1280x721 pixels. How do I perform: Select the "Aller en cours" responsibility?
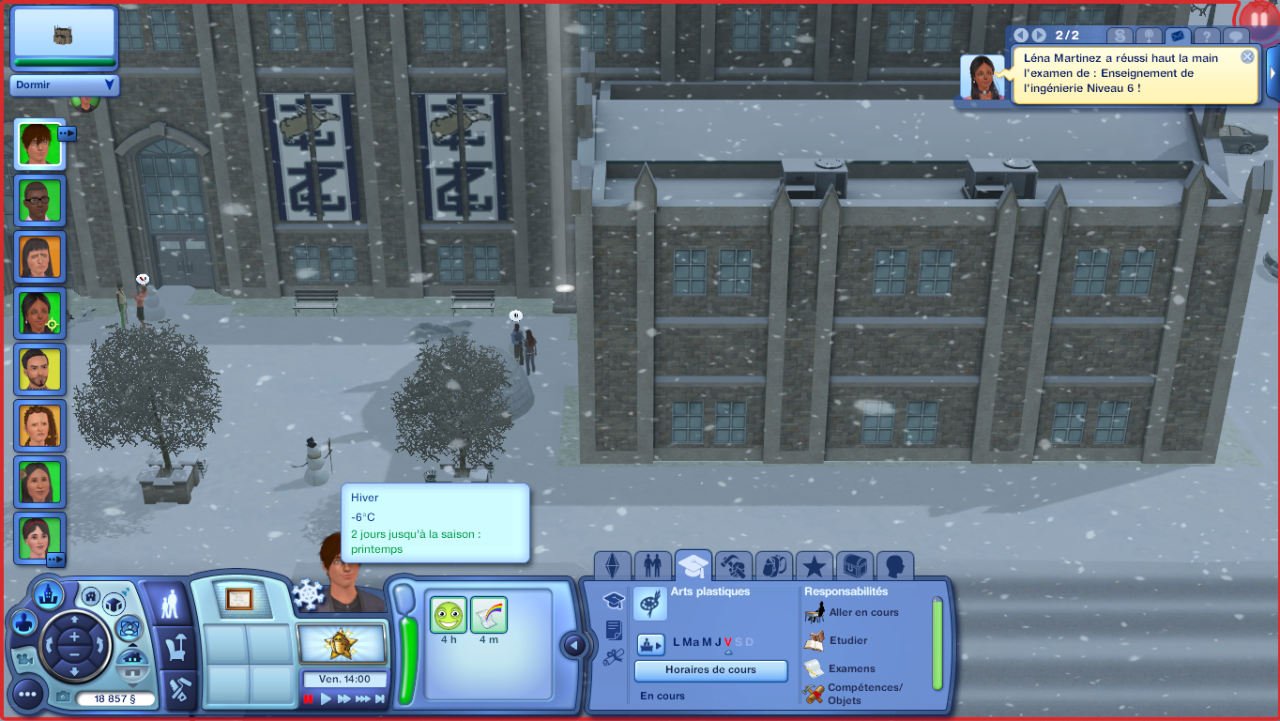pyautogui.click(x=863, y=612)
